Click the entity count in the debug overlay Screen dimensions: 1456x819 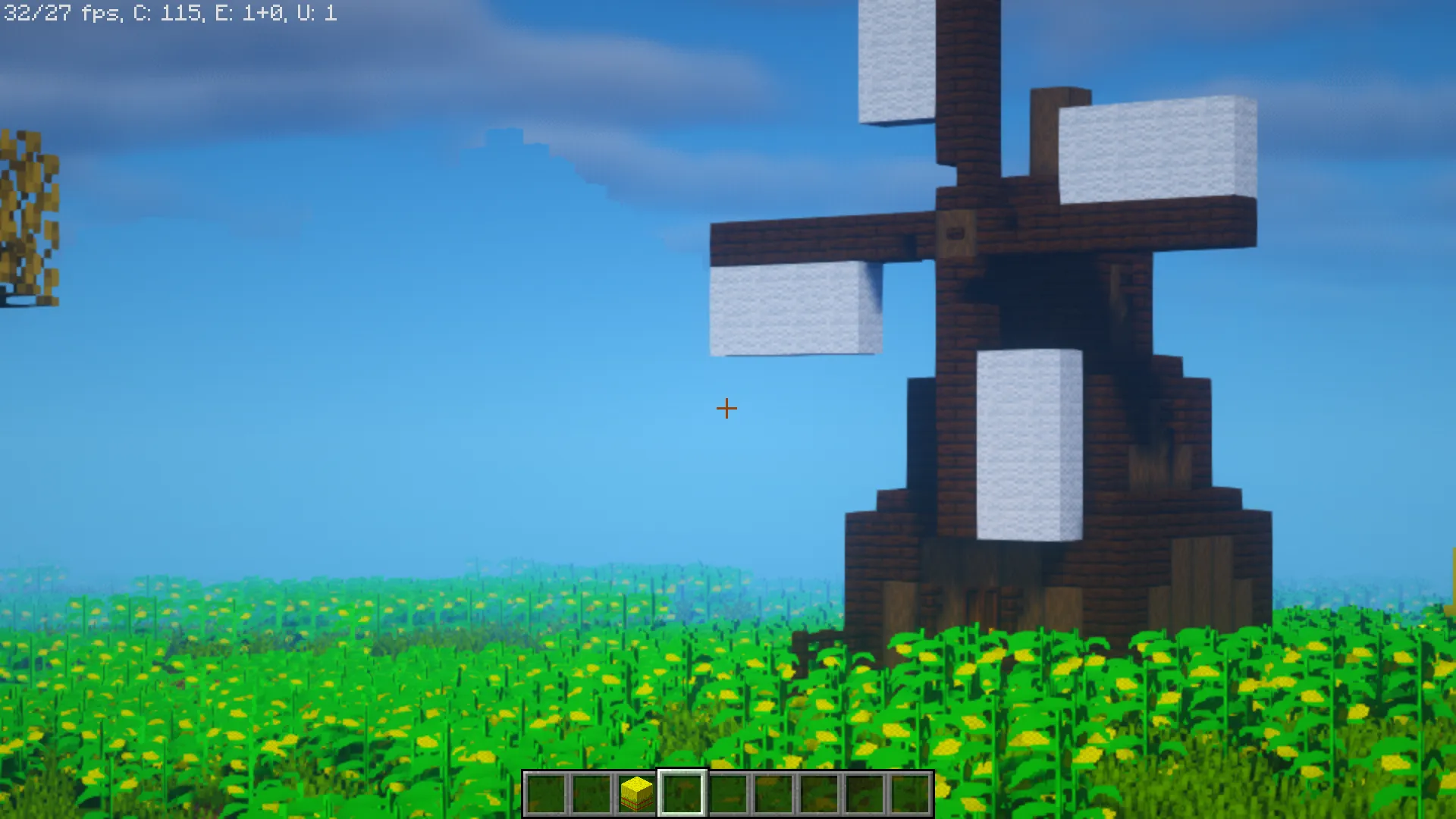point(250,12)
